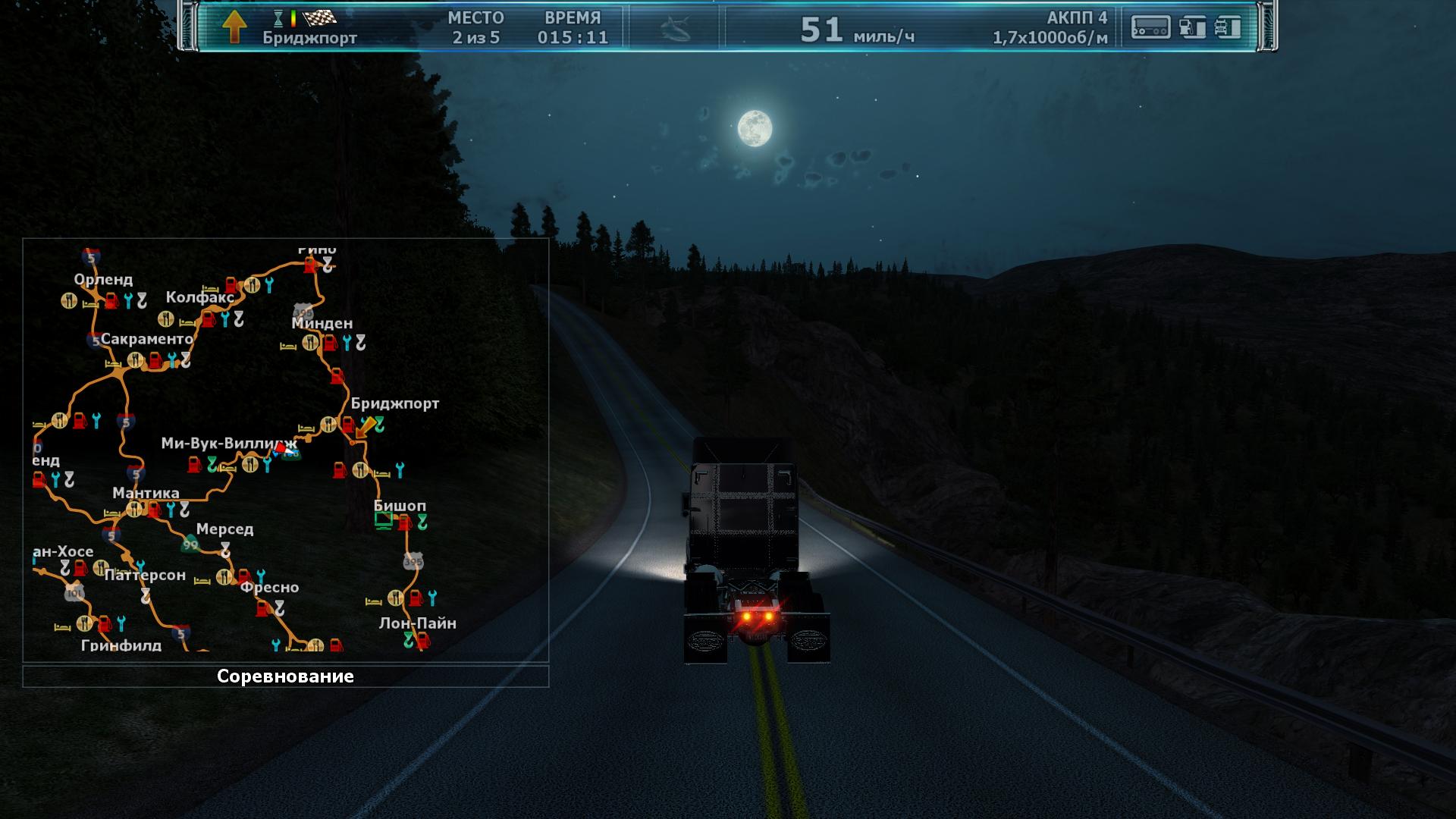The image size is (1456, 819).
Task: Choose the Мерсед city label on map
Action: tap(224, 529)
